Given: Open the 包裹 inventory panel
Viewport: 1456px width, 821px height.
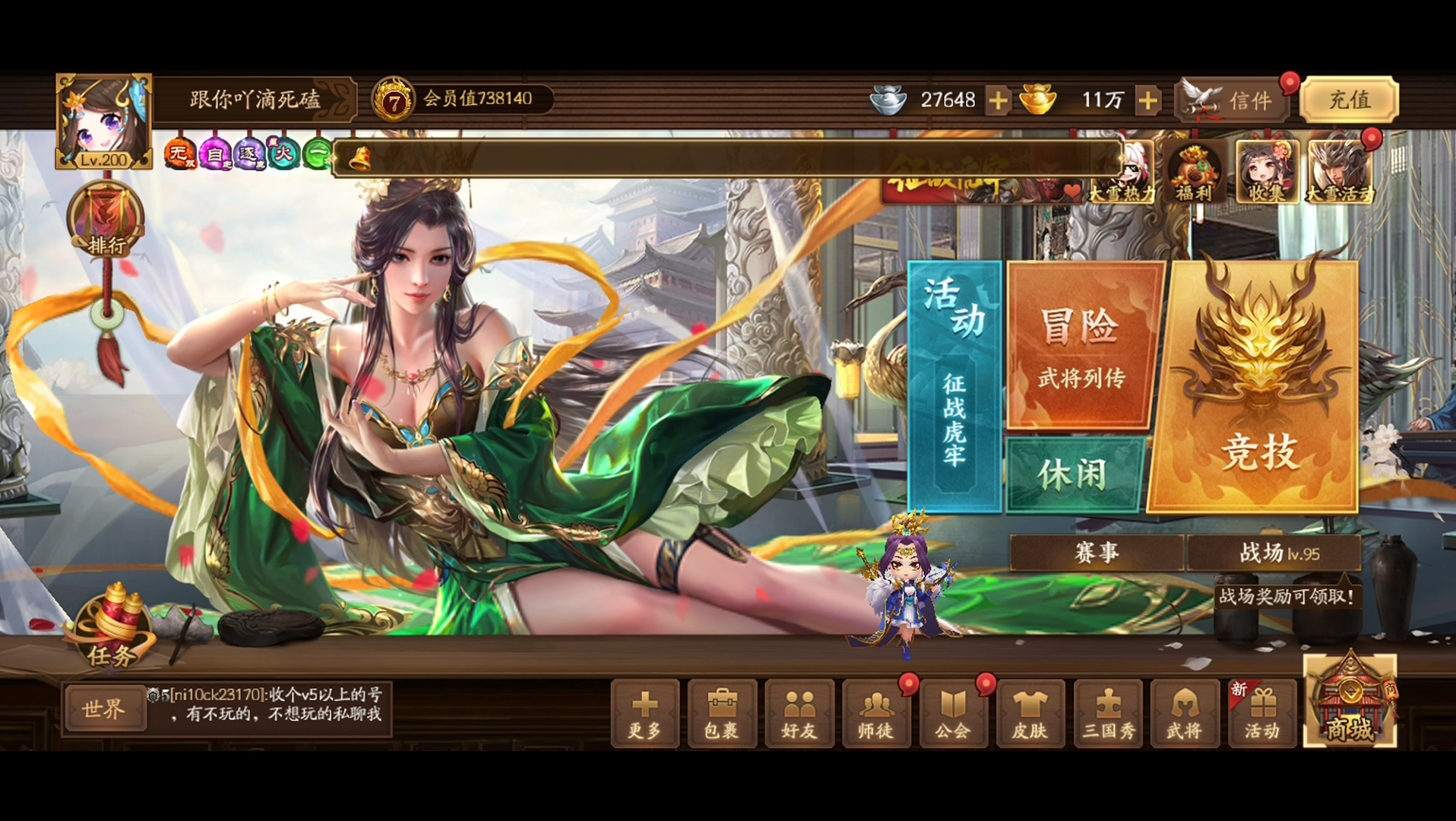Looking at the screenshot, I should point(722,715).
